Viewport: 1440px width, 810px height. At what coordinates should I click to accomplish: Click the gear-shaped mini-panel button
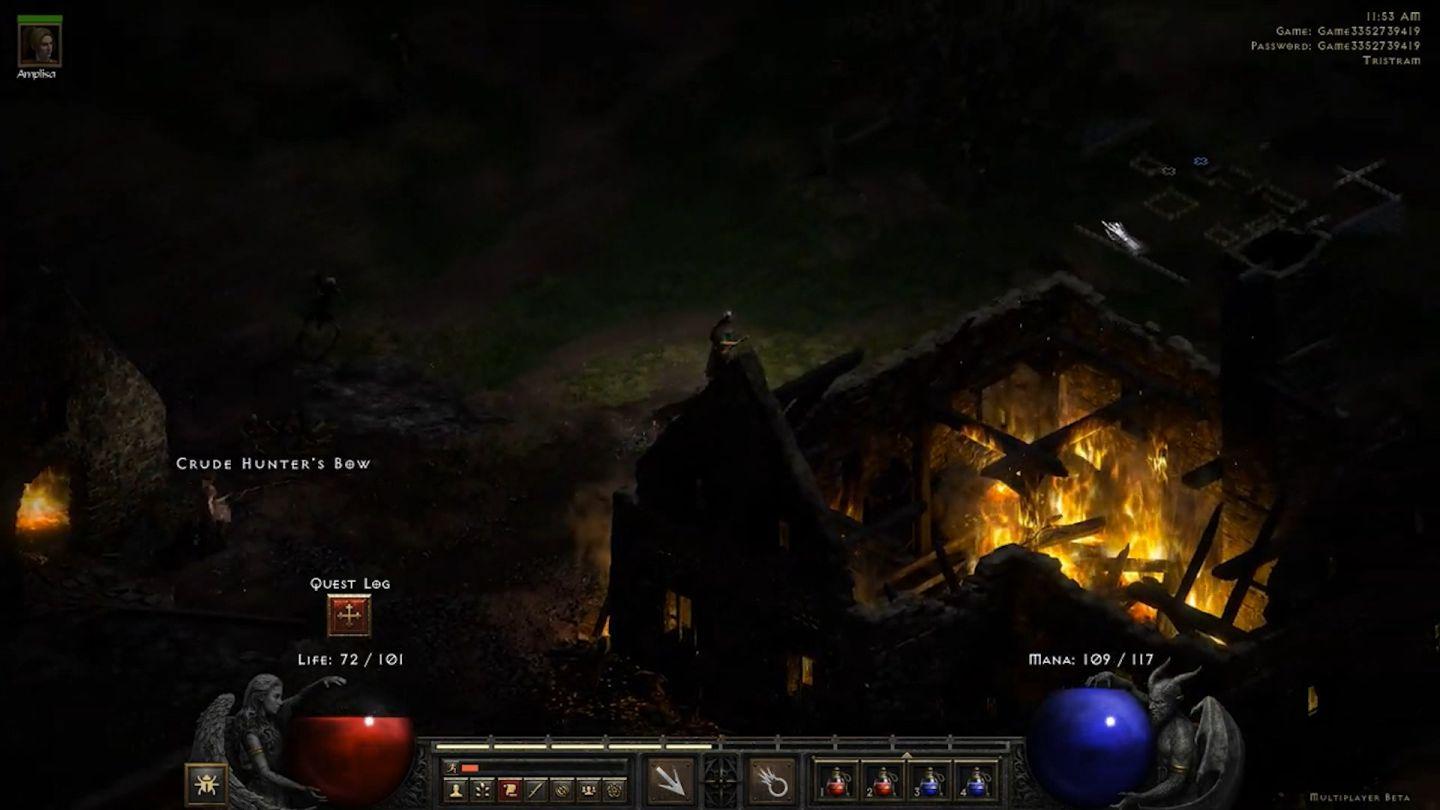(615, 790)
